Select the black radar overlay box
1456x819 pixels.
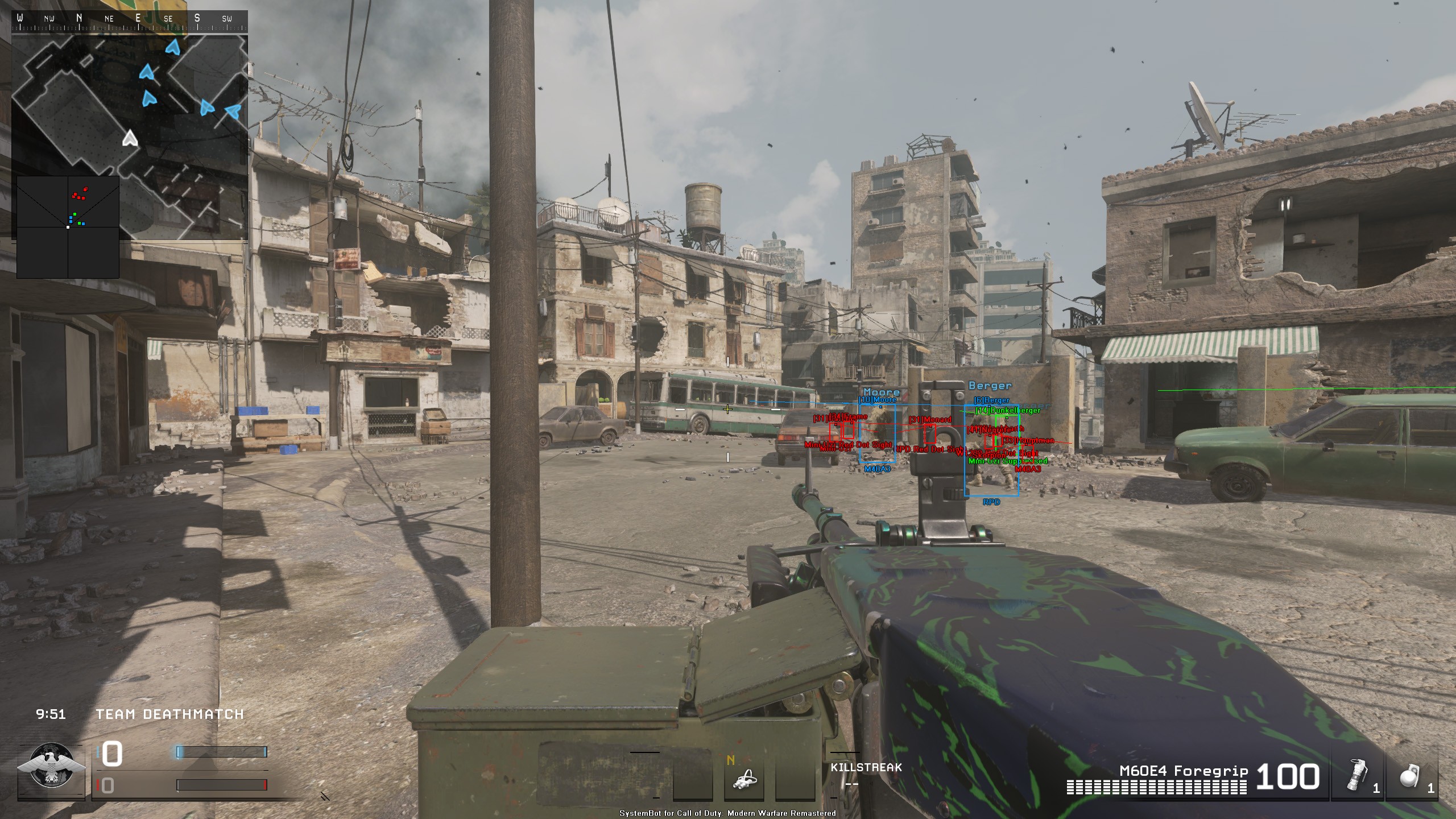pos(68,227)
